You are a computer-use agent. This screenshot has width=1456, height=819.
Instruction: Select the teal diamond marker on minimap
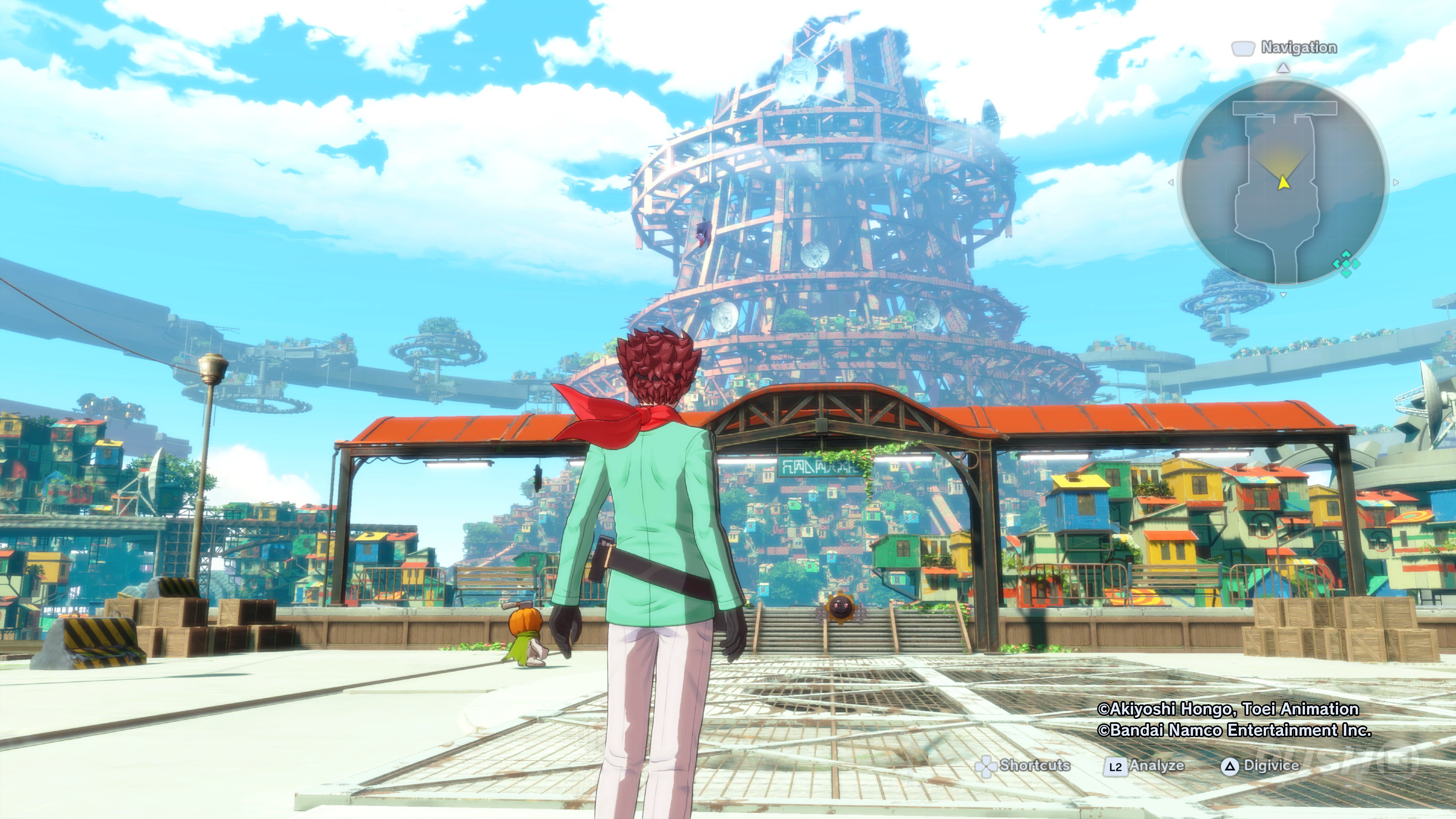[x=1346, y=264]
